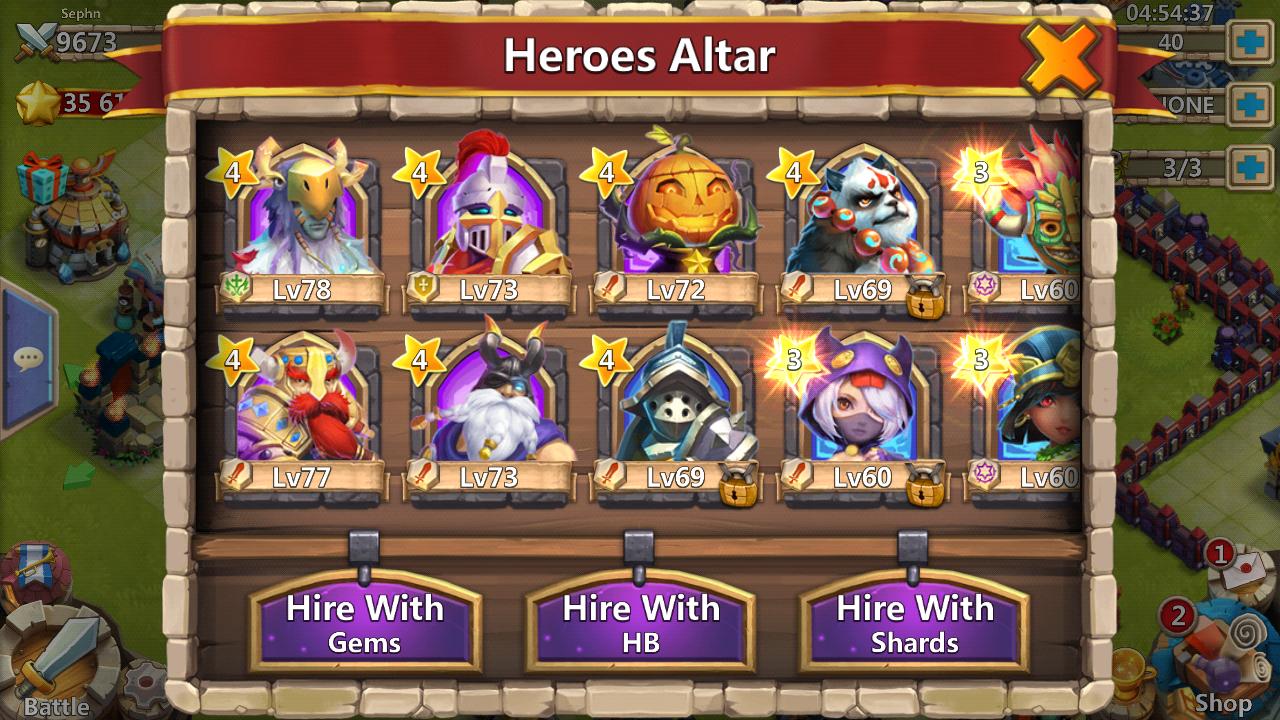1280x720 pixels.
Task: Close the Heroes Altar window
Action: pyautogui.click(x=1060, y=58)
